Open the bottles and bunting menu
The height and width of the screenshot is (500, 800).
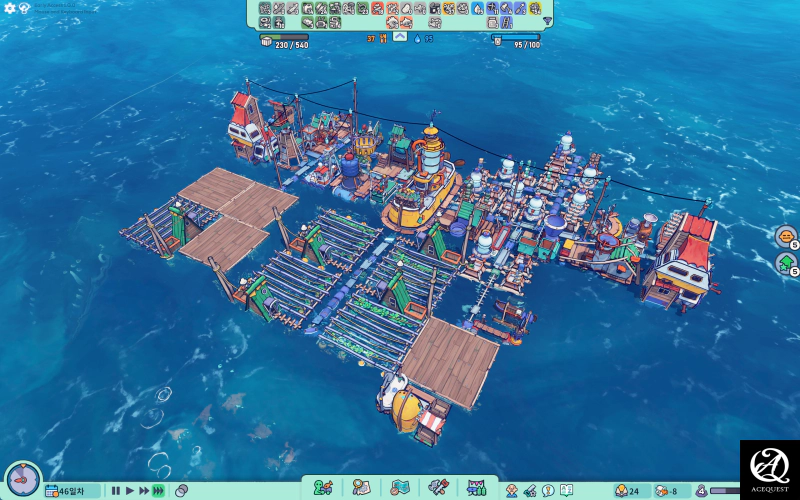click(476, 488)
